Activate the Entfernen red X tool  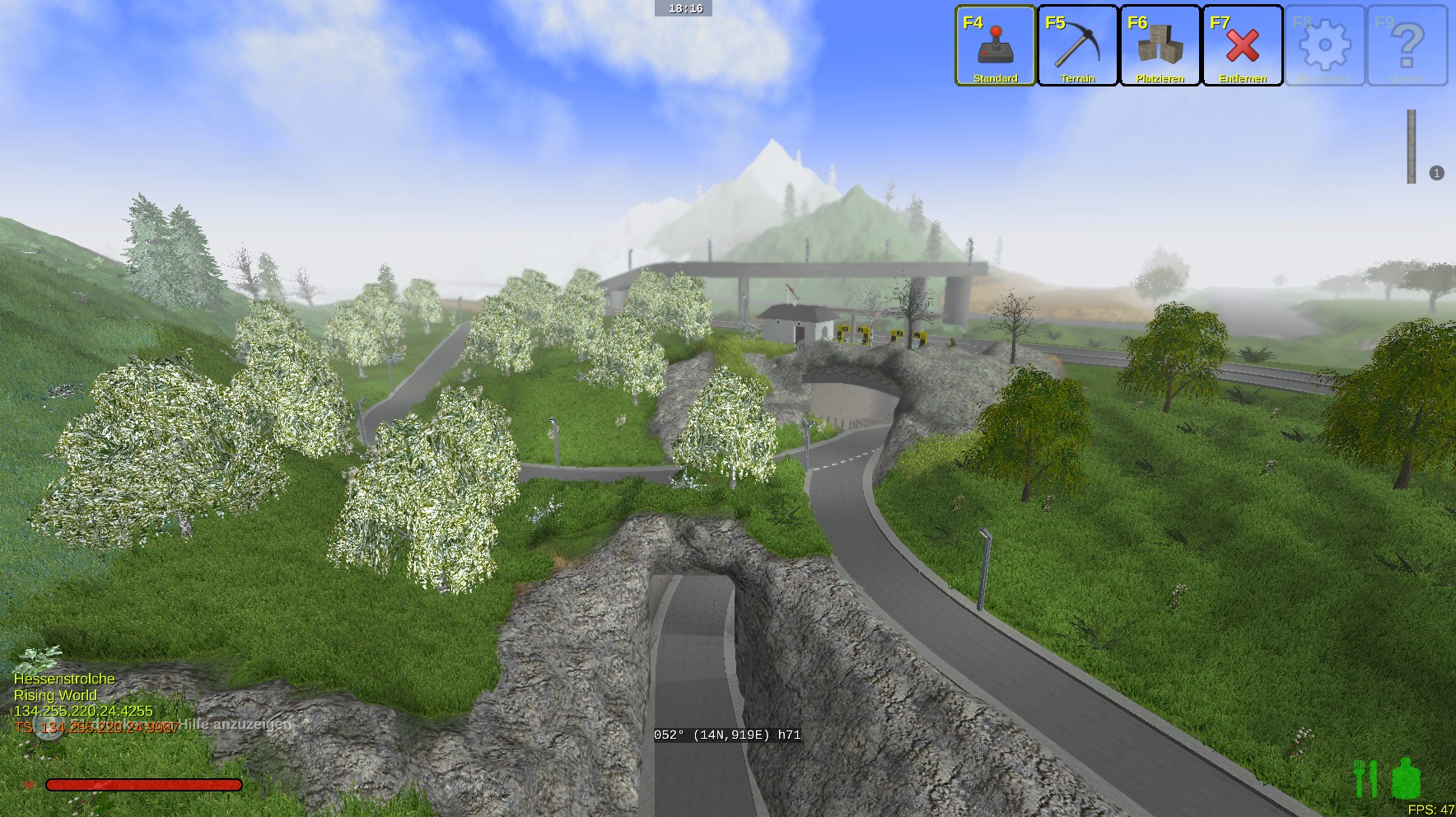[1242, 46]
